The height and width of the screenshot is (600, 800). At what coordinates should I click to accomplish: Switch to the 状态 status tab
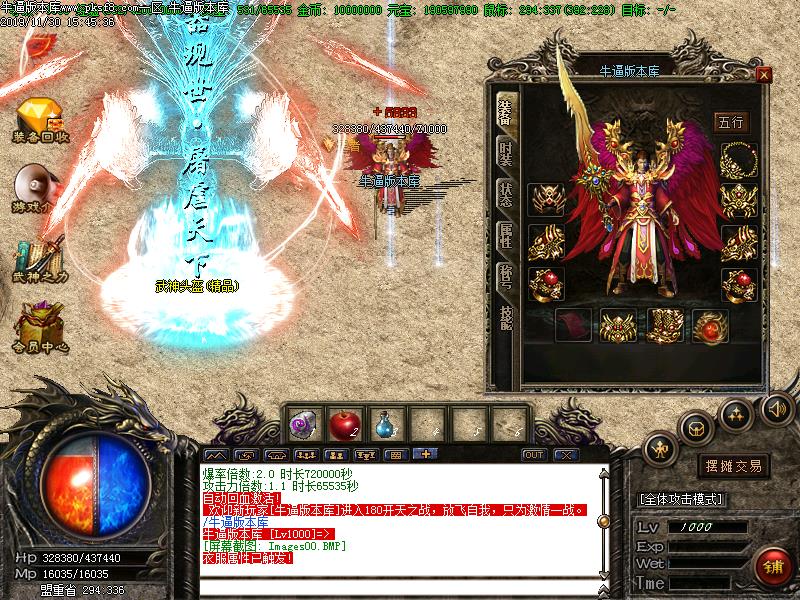click(x=506, y=194)
